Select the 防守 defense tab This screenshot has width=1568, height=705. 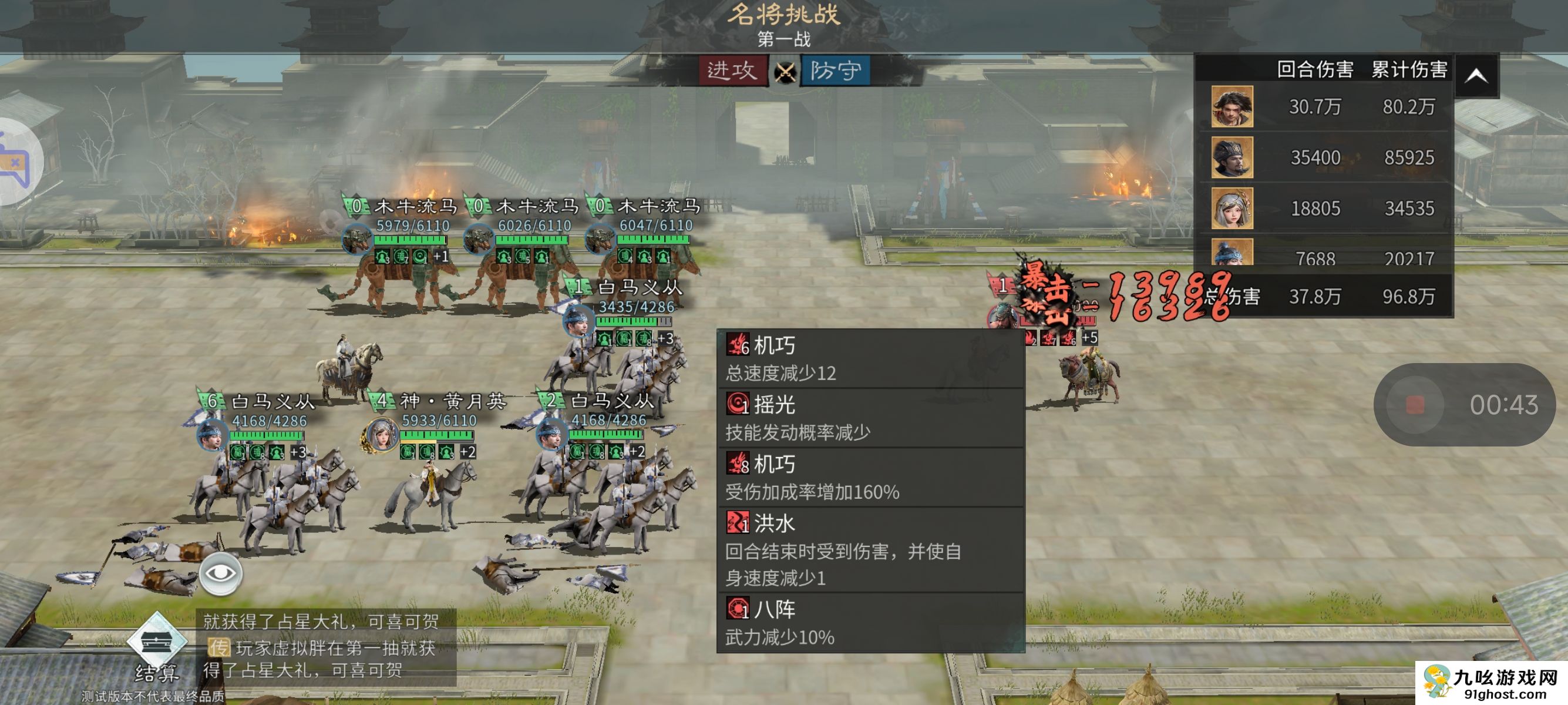coord(835,71)
